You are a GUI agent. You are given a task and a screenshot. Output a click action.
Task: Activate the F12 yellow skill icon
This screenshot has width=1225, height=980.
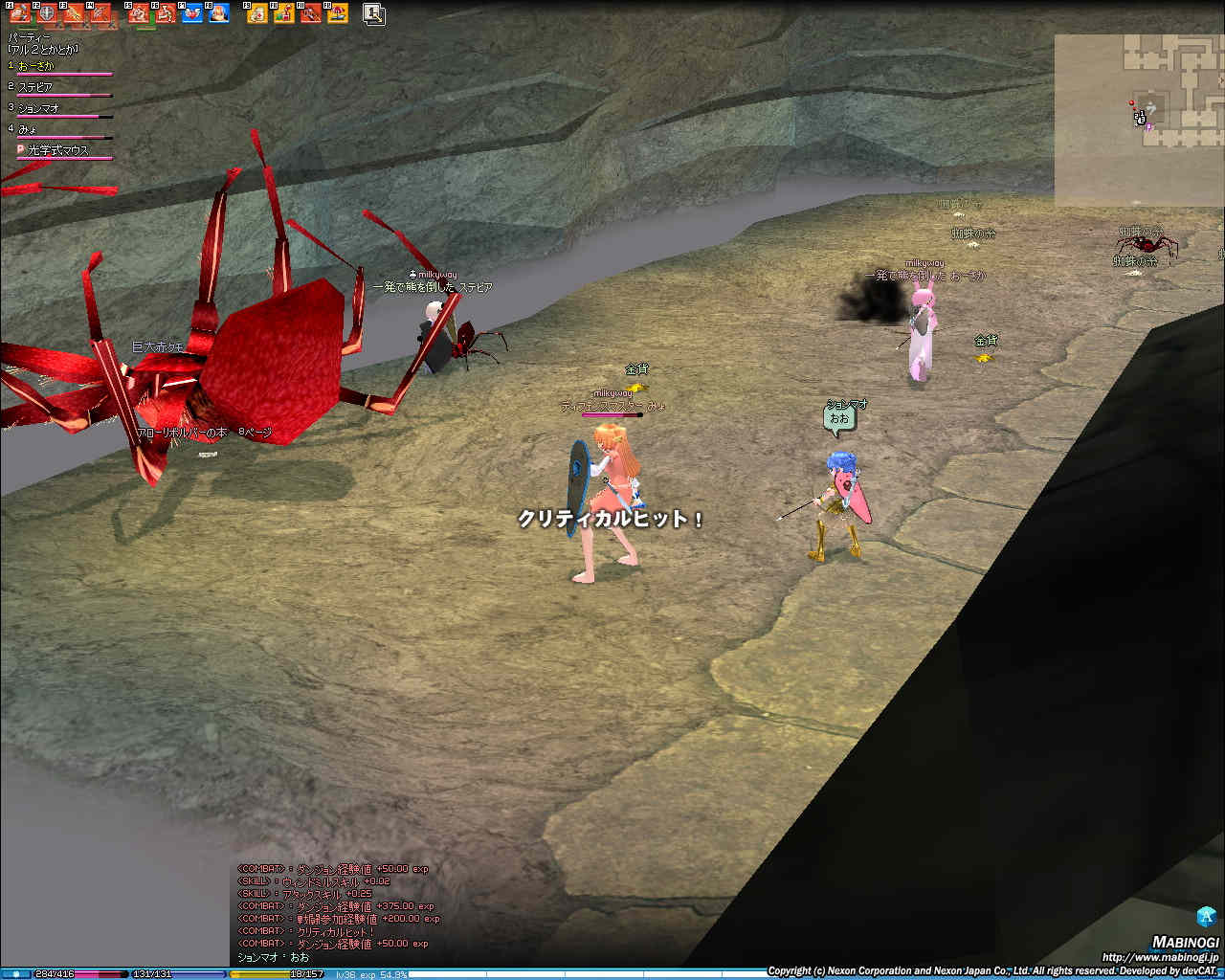point(337,13)
